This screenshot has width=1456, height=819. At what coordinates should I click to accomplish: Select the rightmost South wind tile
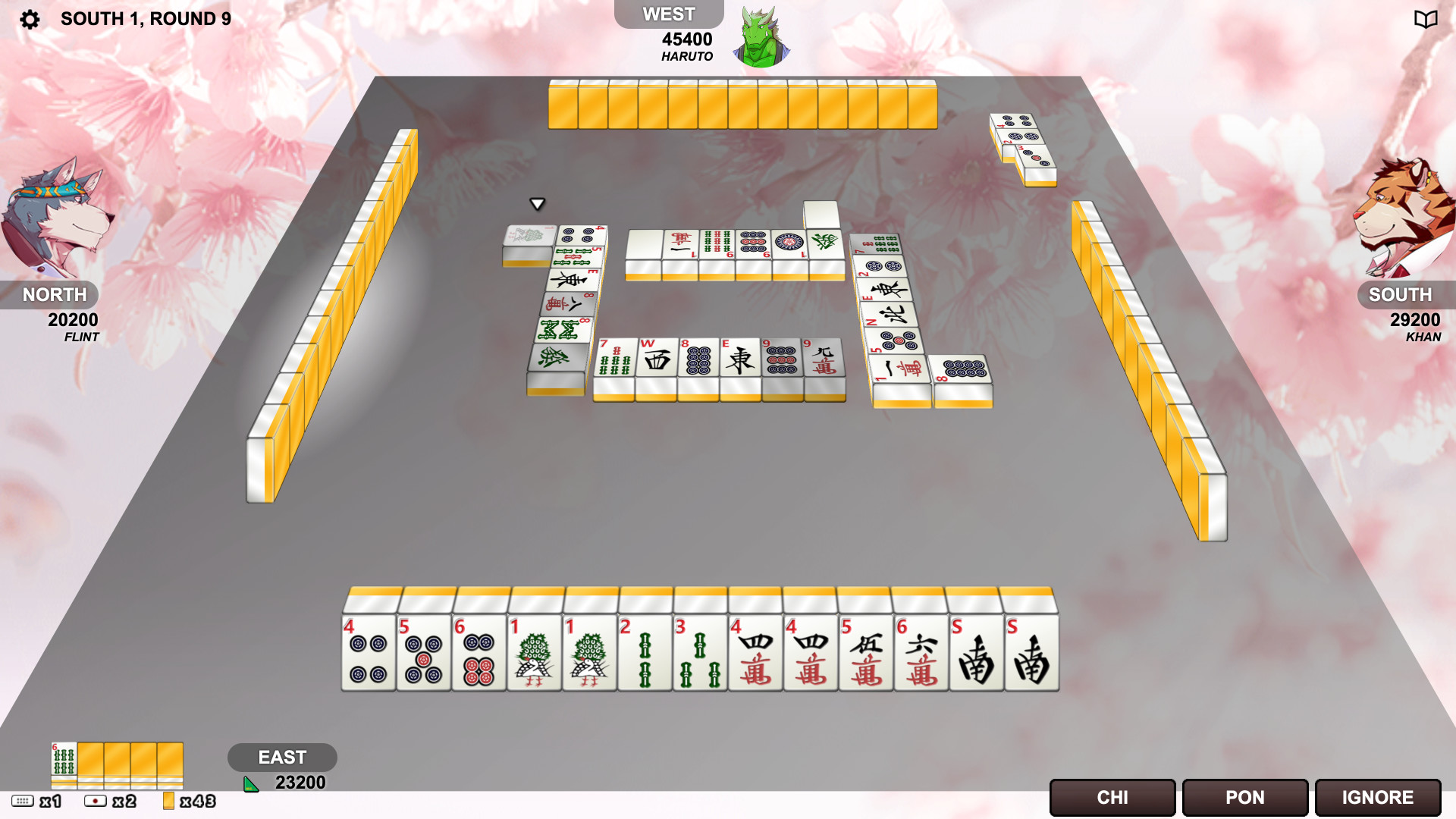click(1031, 656)
